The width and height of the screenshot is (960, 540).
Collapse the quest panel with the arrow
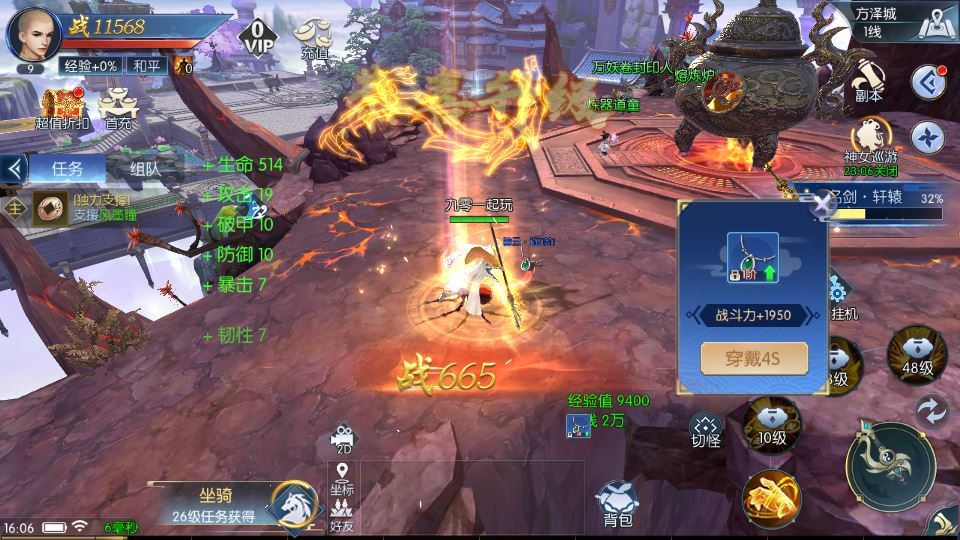tap(13, 168)
